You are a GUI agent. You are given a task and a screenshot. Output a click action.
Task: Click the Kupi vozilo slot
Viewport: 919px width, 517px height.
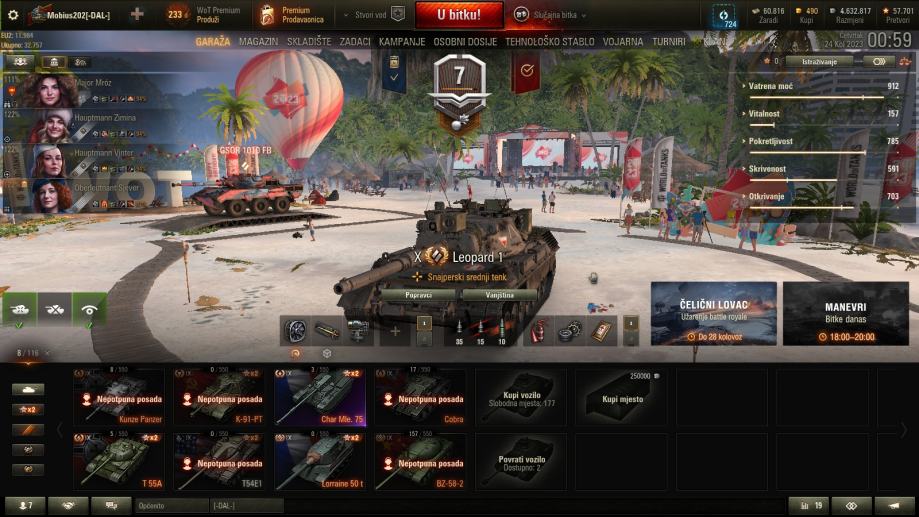coord(522,397)
